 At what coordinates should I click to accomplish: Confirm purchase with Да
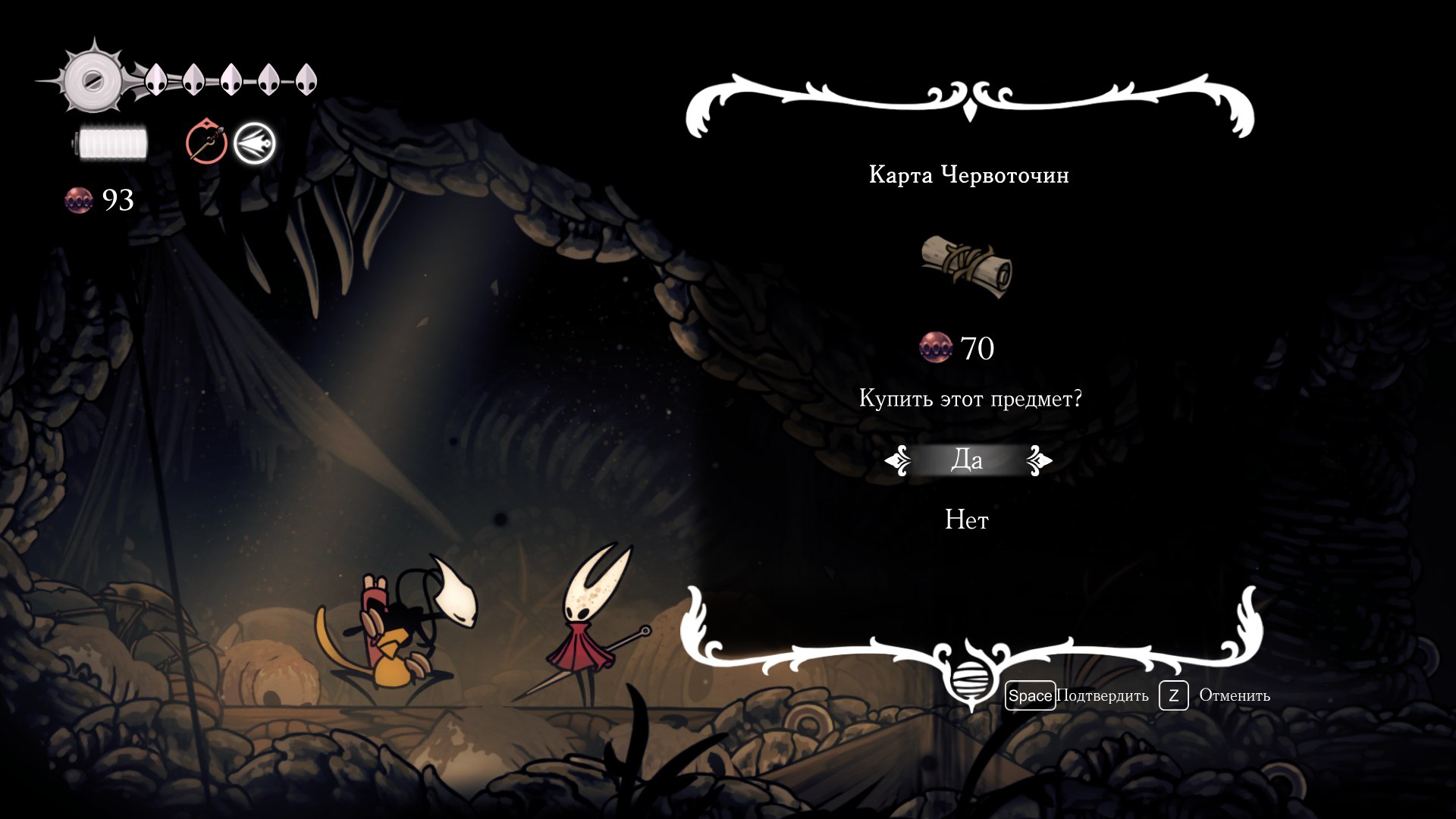tap(967, 460)
